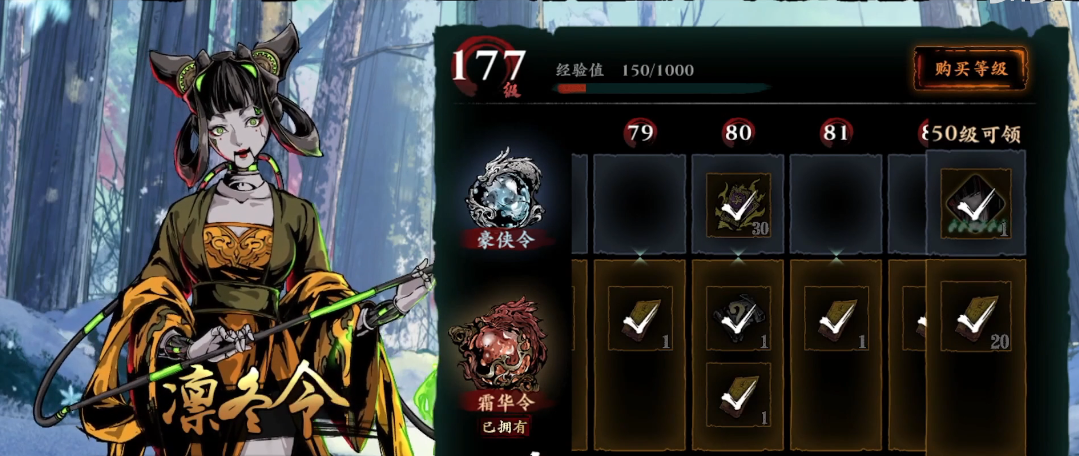Click the level 79 霜华令 book reward
The image size is (1079, 456).
pos(639,318)
